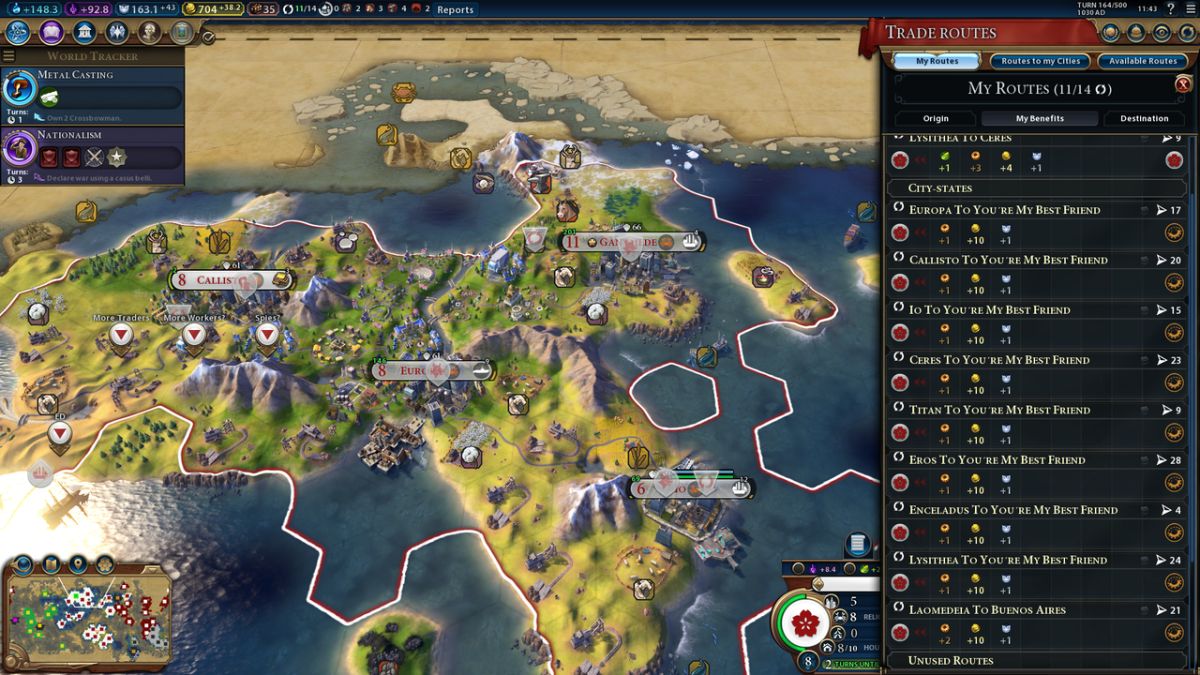1200x675 pixels.
Task: Sort routes by Destination
Action: 1144,118
